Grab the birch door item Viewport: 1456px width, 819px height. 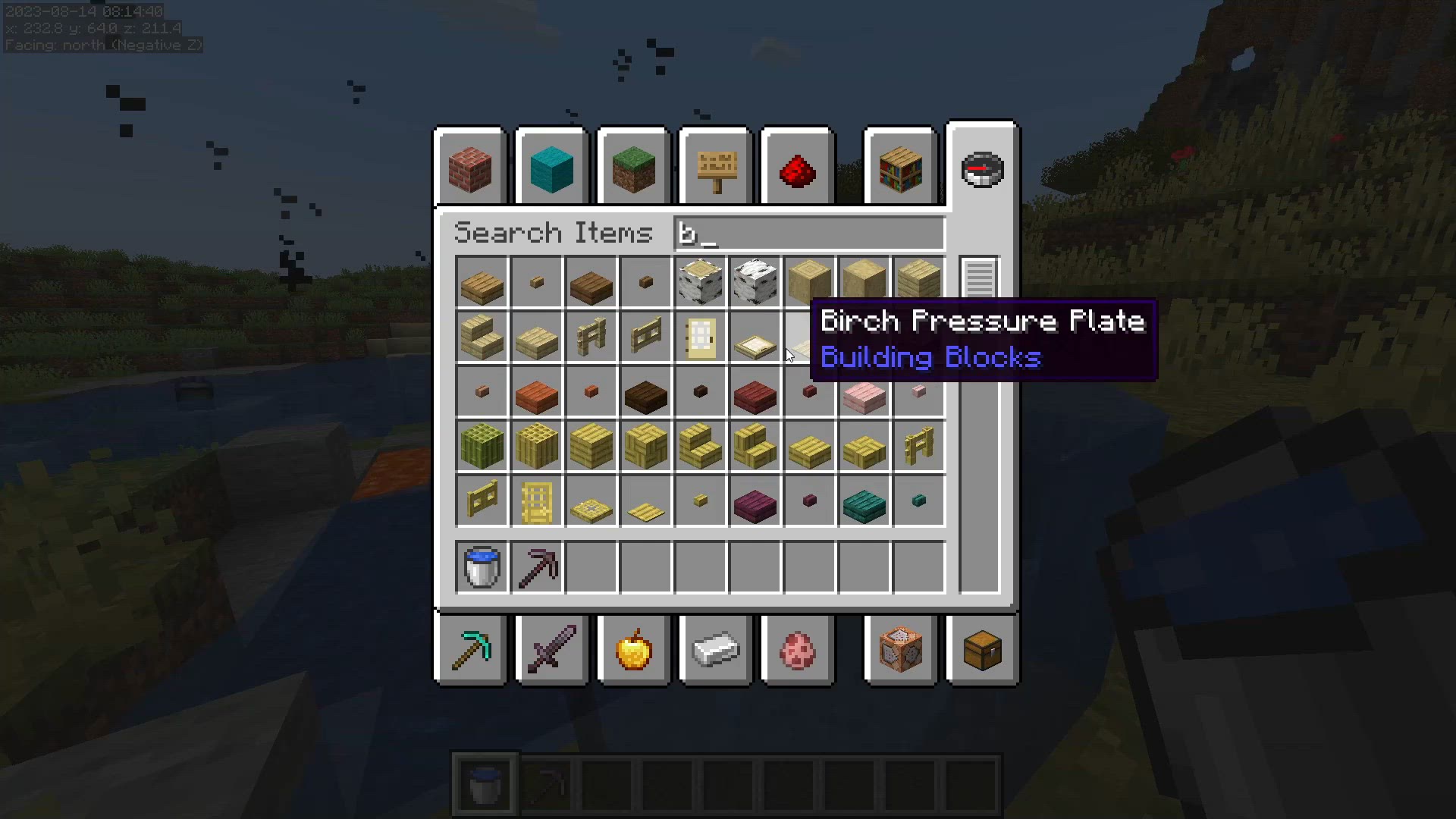701,337
